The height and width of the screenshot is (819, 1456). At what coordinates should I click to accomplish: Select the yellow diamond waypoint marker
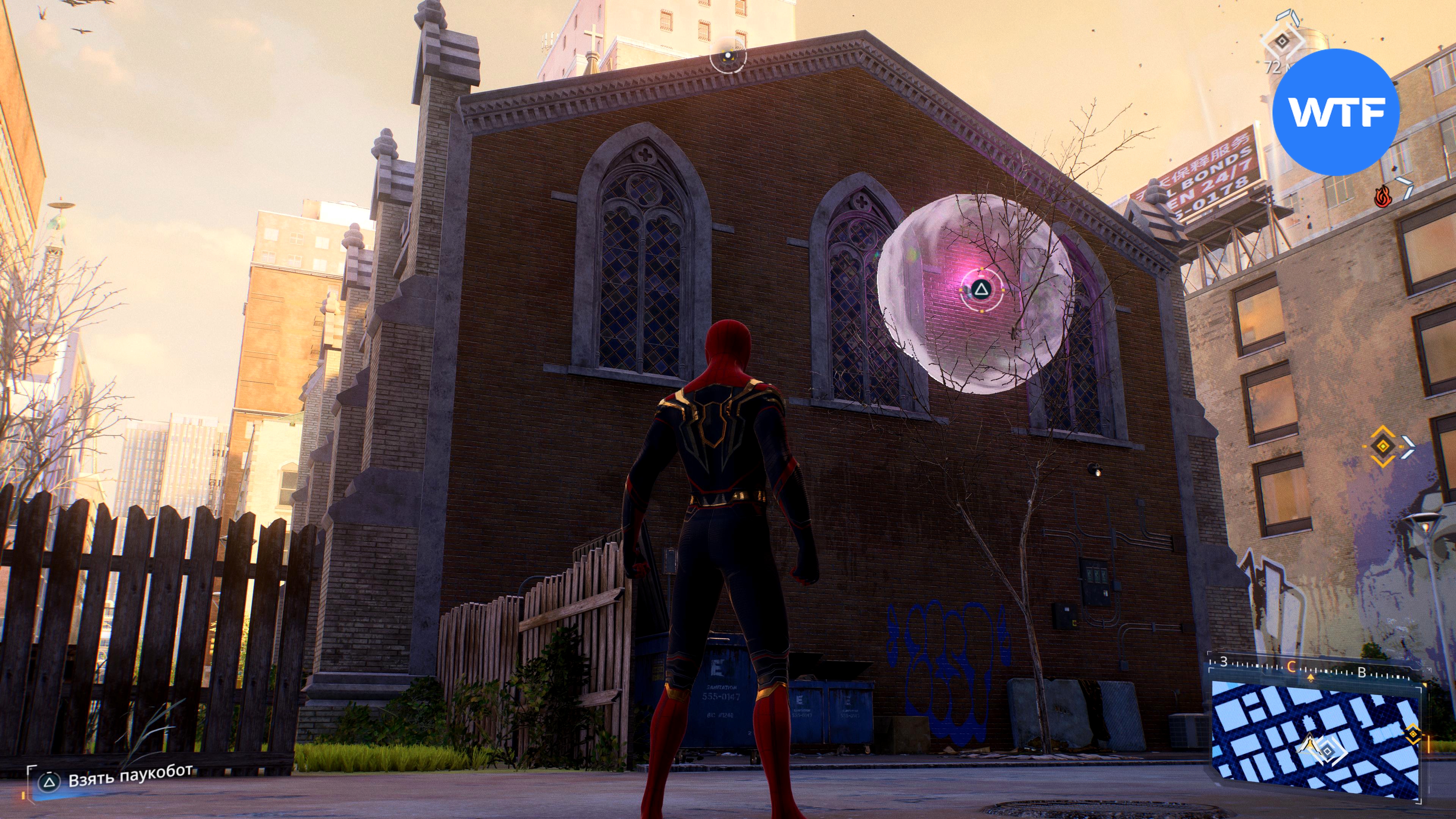tap(1382, 447)
